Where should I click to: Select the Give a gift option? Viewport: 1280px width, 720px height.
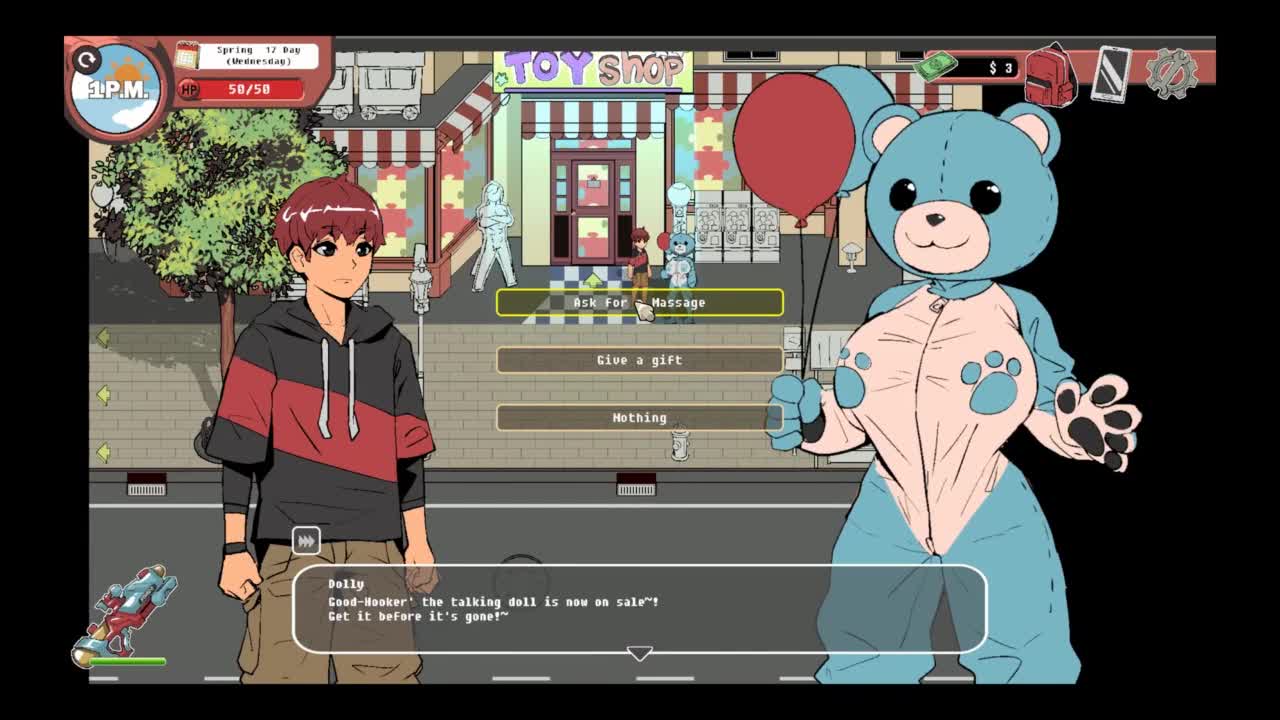[639, 360]
